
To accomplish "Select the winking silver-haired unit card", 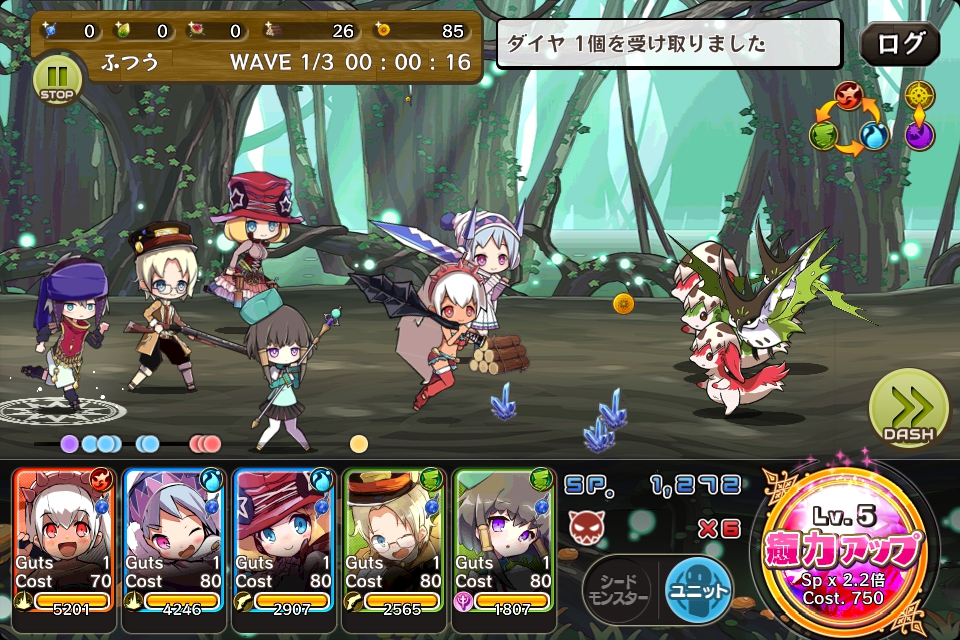I will [x=175, y=540].
